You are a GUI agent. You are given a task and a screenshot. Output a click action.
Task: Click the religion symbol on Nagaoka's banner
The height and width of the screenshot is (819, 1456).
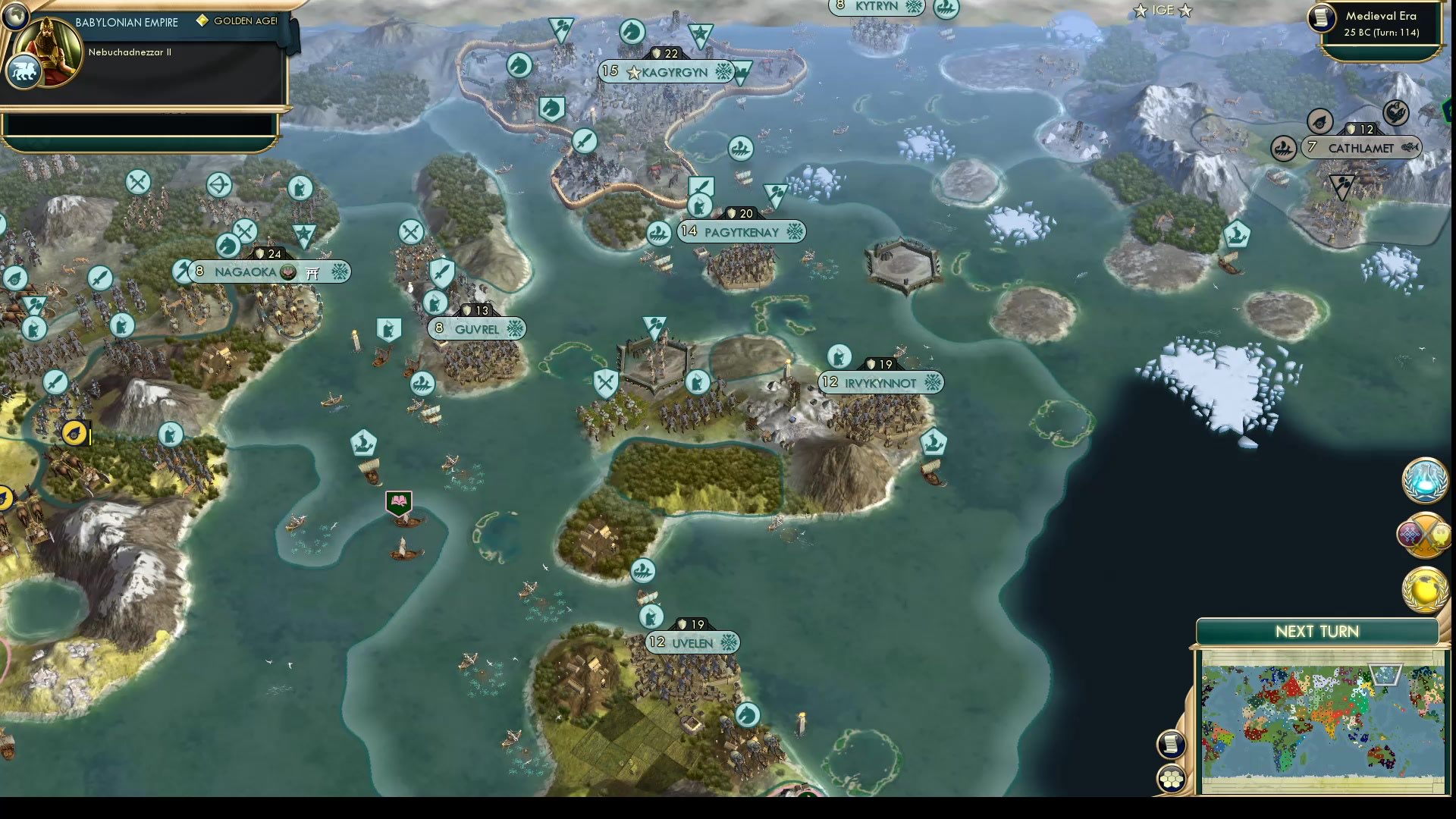pos(288,271)
